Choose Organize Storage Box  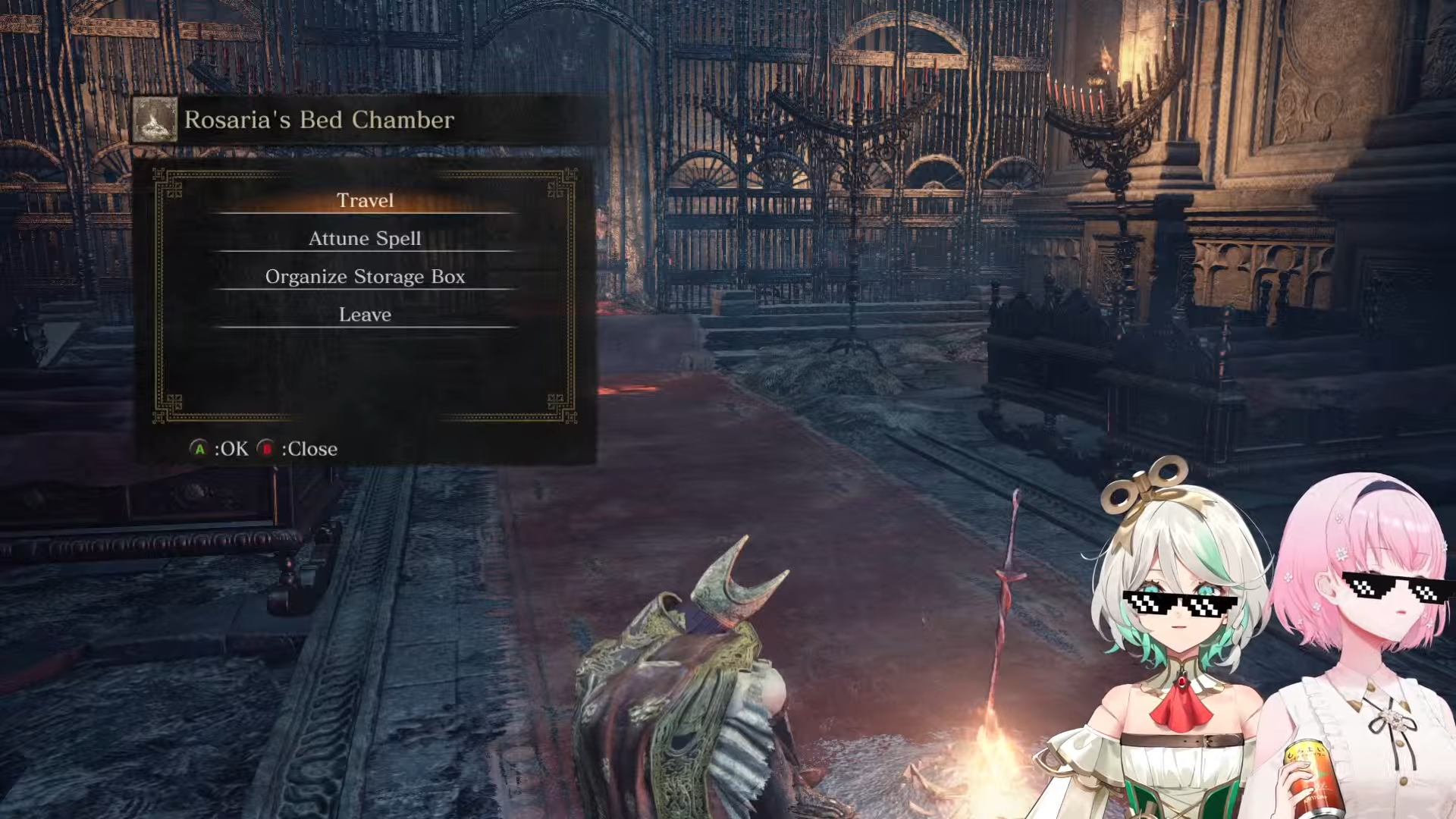pyautogui.click(x=365, y=276)
